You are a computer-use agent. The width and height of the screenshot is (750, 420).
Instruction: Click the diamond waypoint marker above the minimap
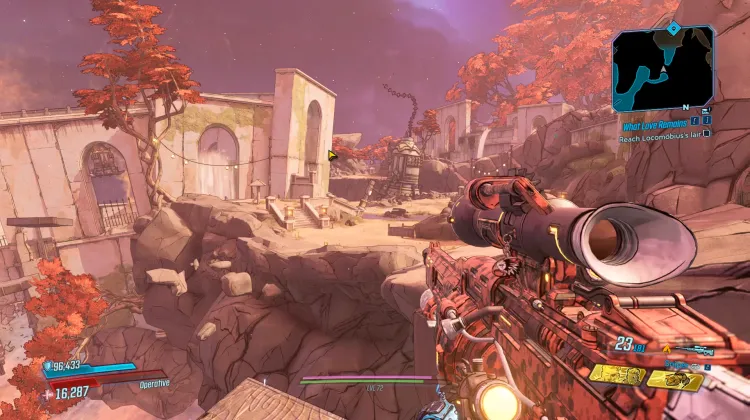click(x=673, y=27)
